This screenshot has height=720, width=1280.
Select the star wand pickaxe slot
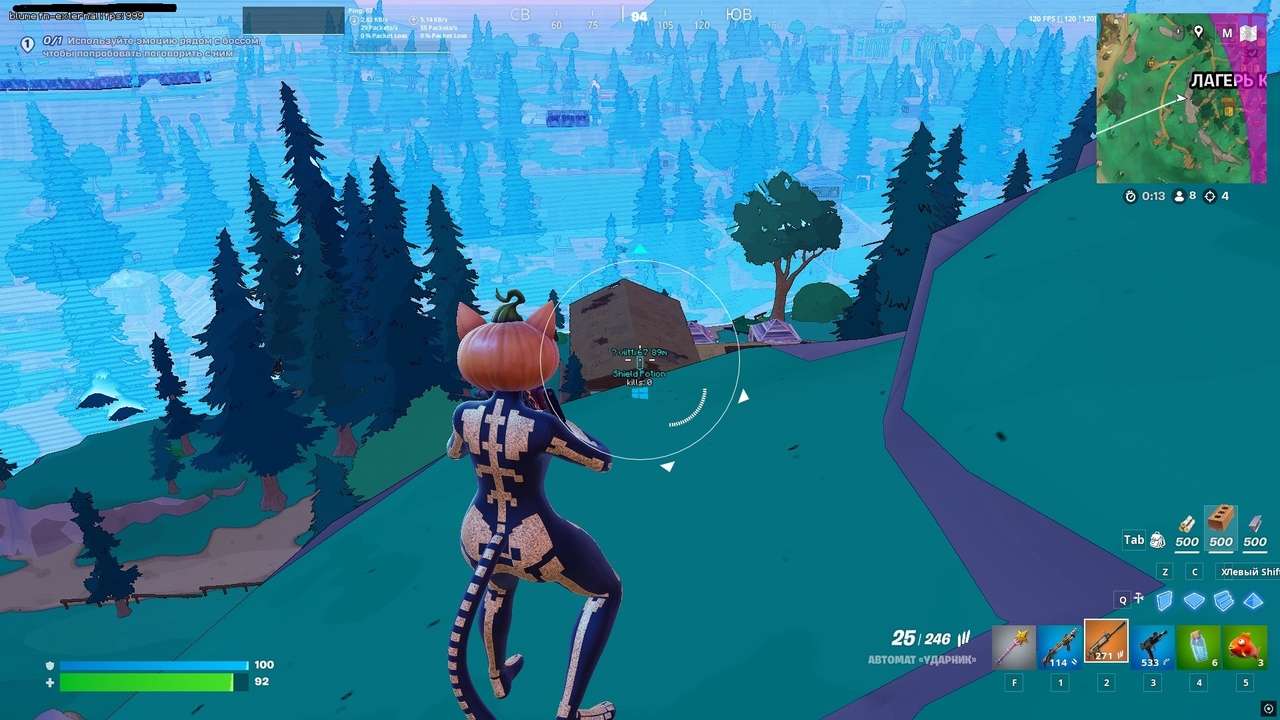[1012, 647]
